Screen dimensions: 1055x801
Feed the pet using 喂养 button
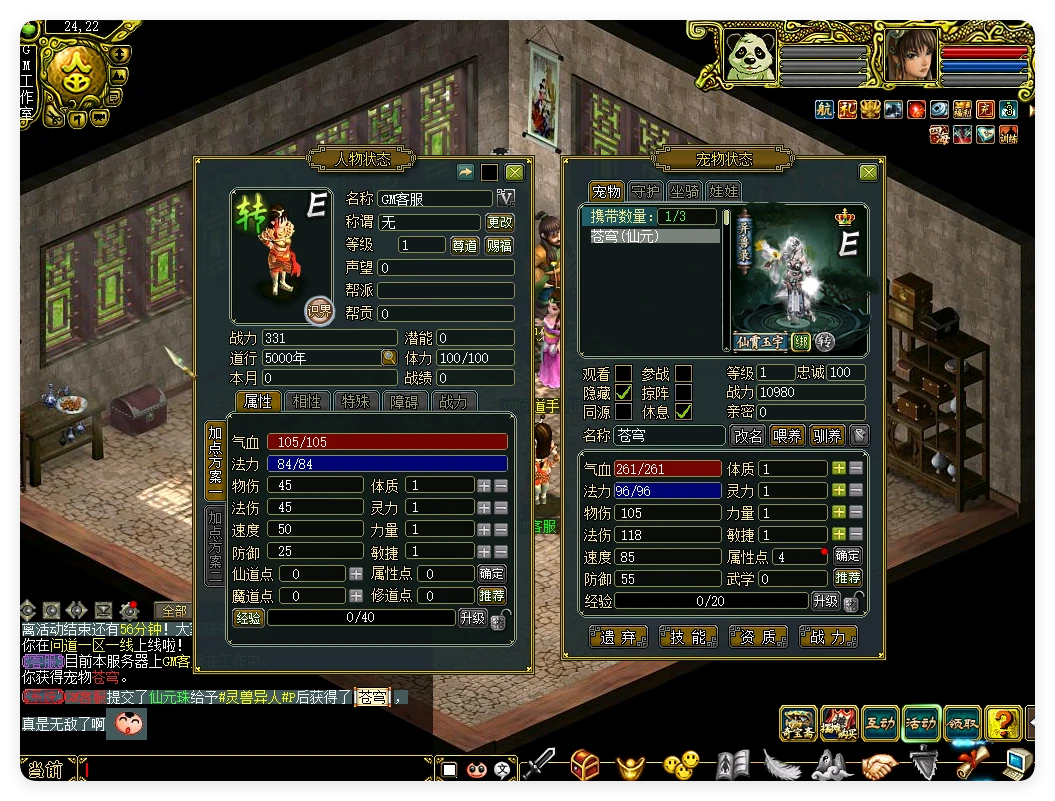click(x=787, y=436)
